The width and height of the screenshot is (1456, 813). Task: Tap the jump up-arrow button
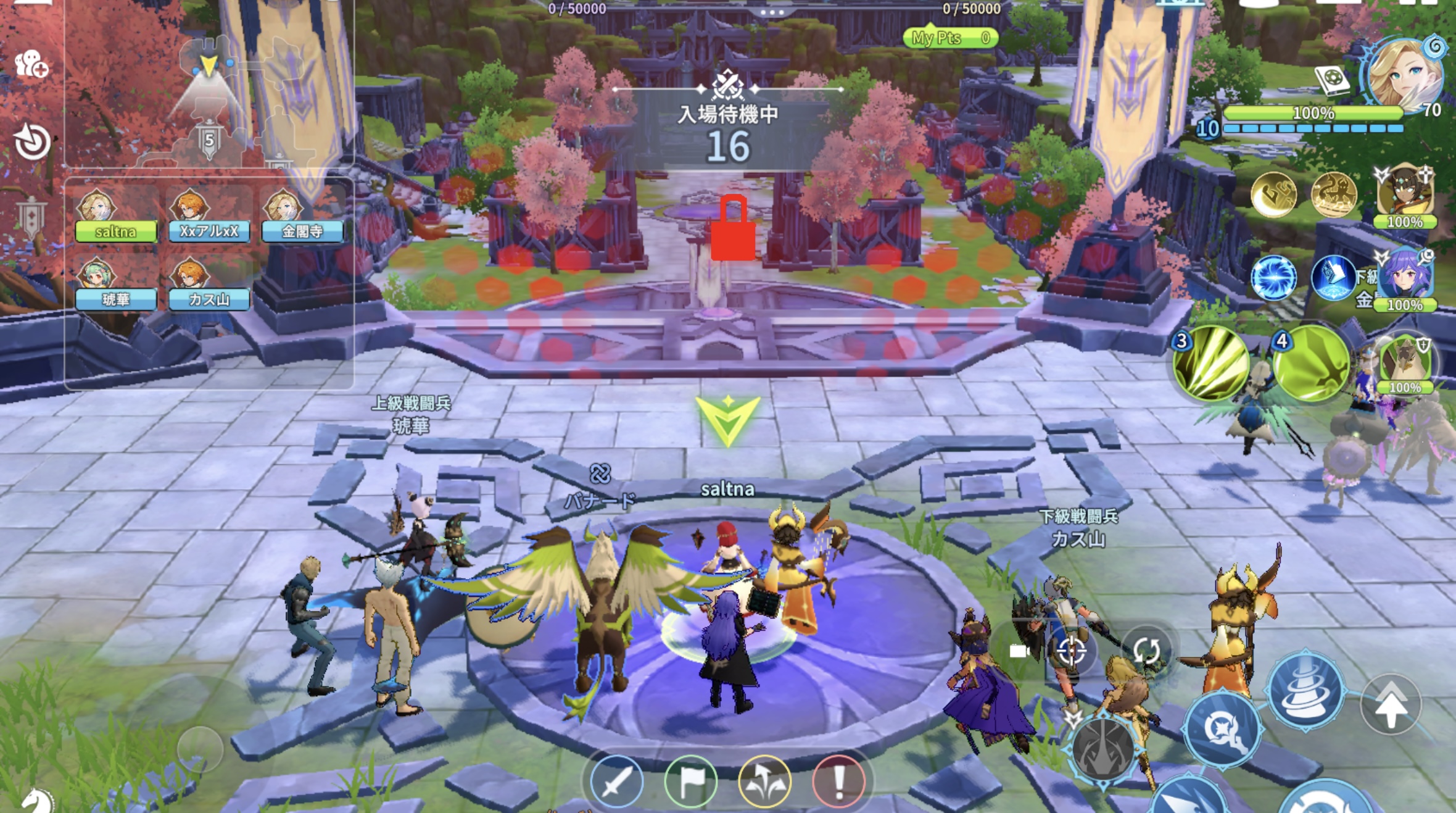1390,704
